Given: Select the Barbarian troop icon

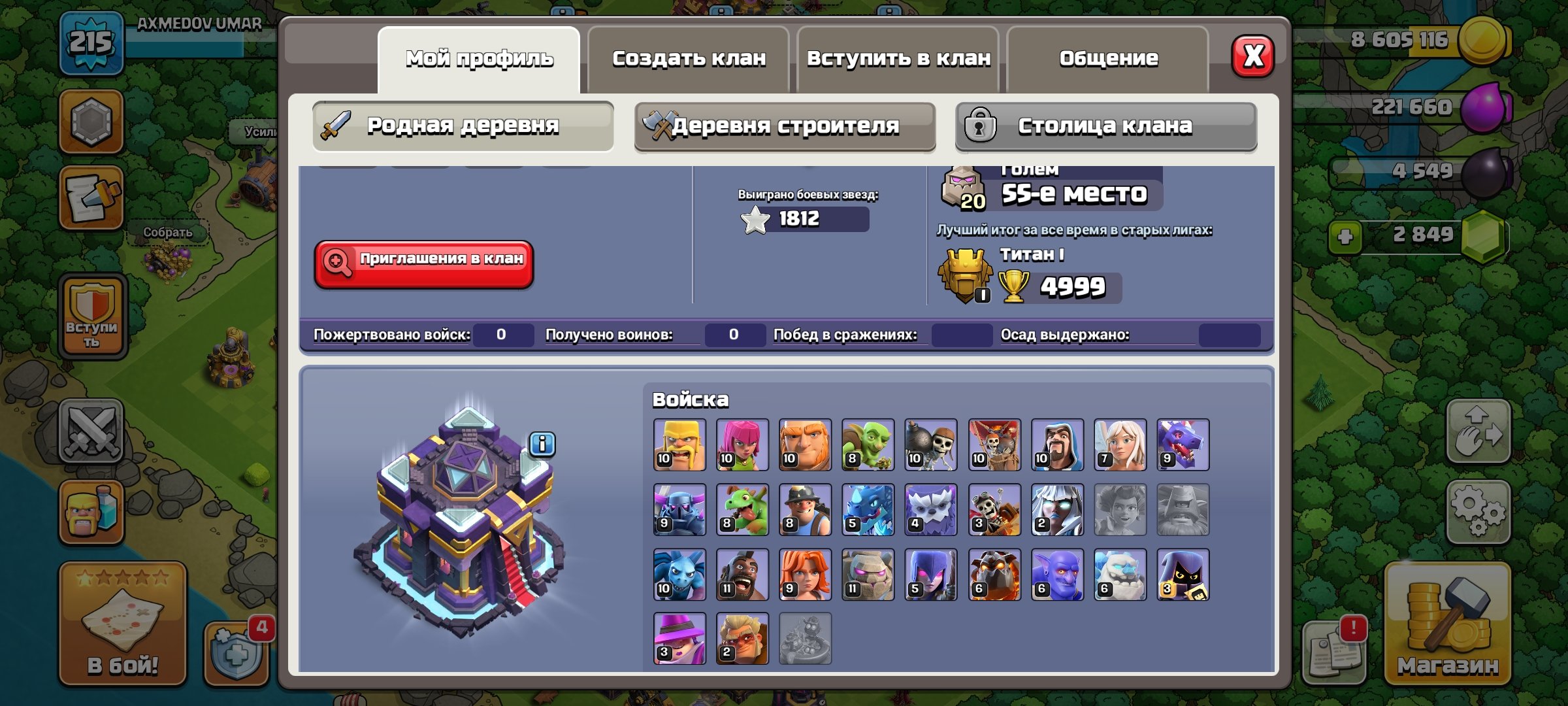Looking at the screenshot, I should [x=679, y=445].
